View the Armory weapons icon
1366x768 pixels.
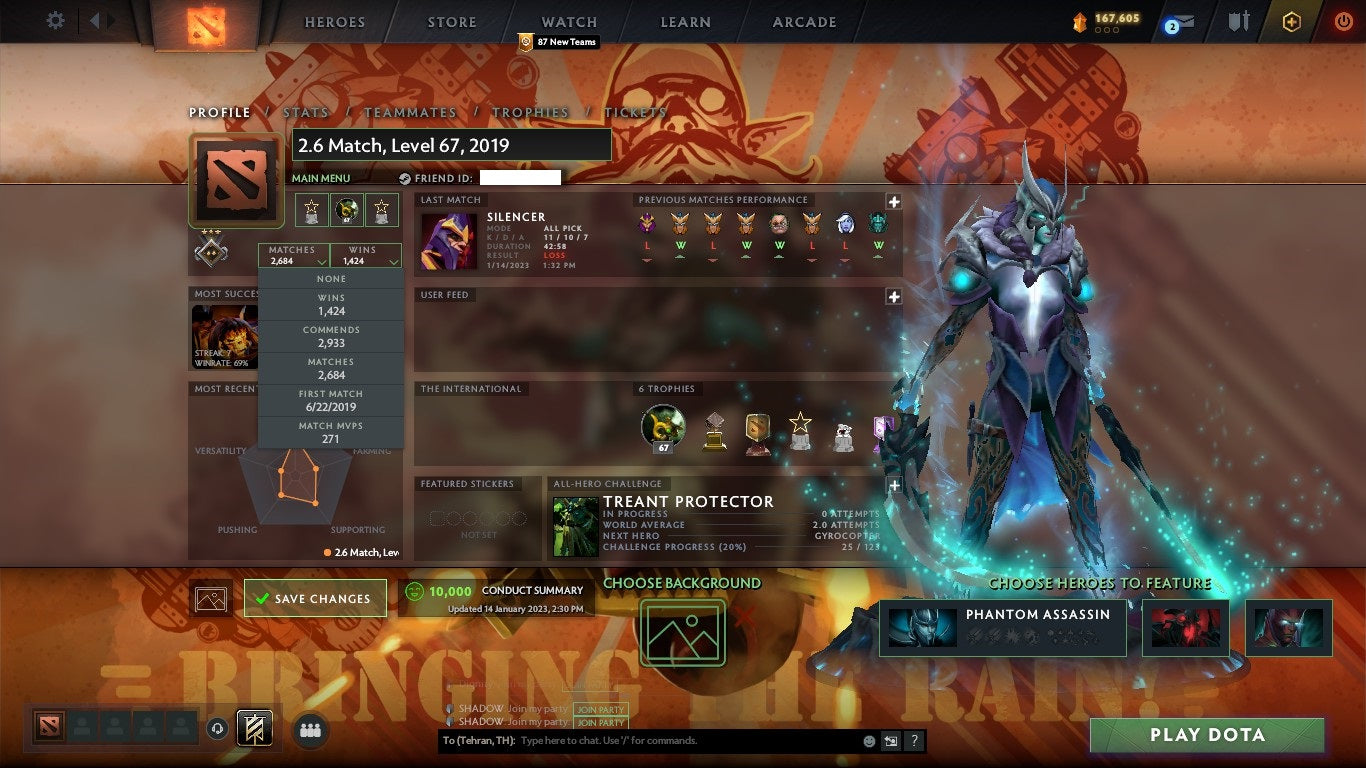click(1236, 19)
